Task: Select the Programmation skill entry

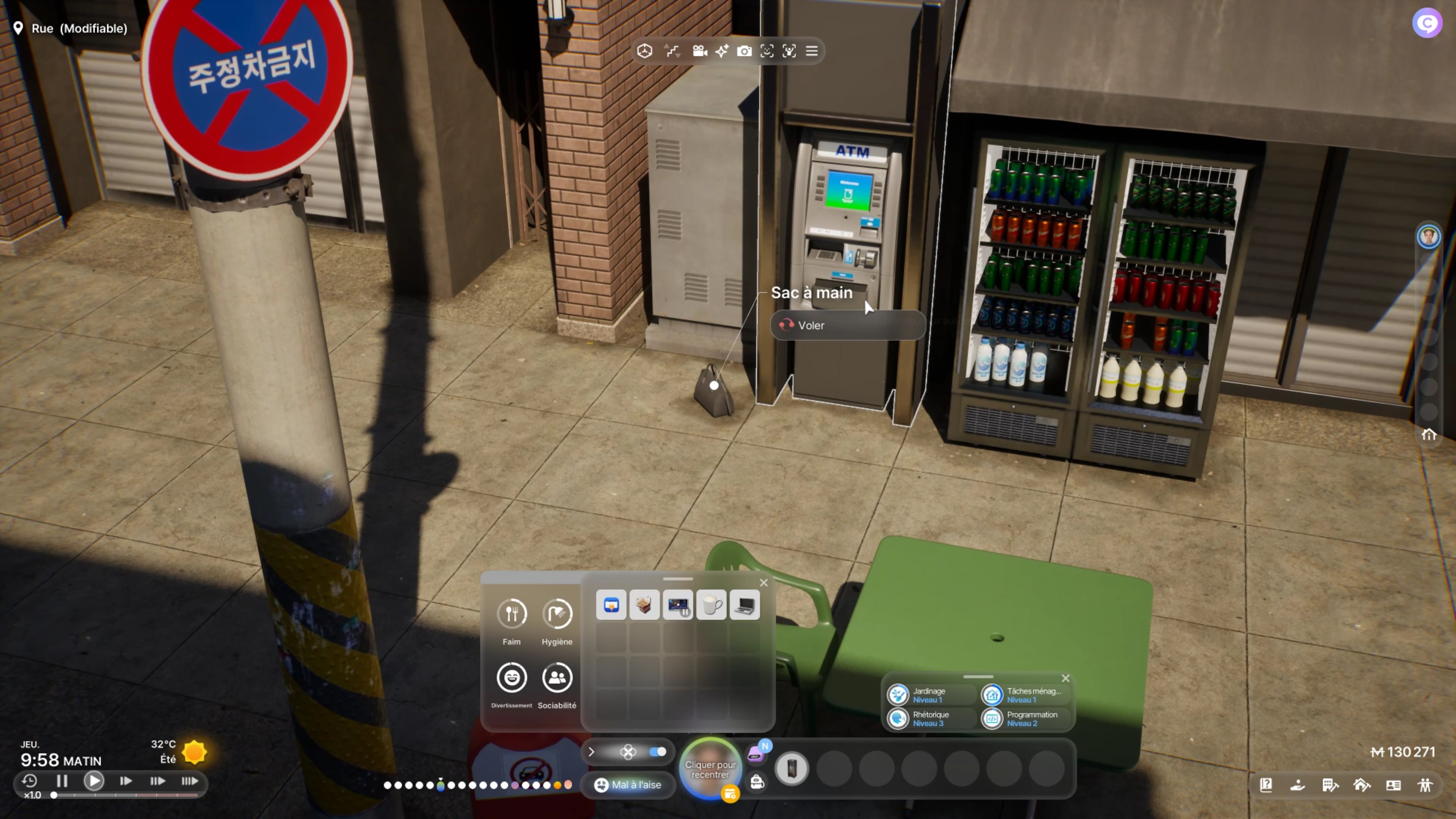Action: (1024, 718)
